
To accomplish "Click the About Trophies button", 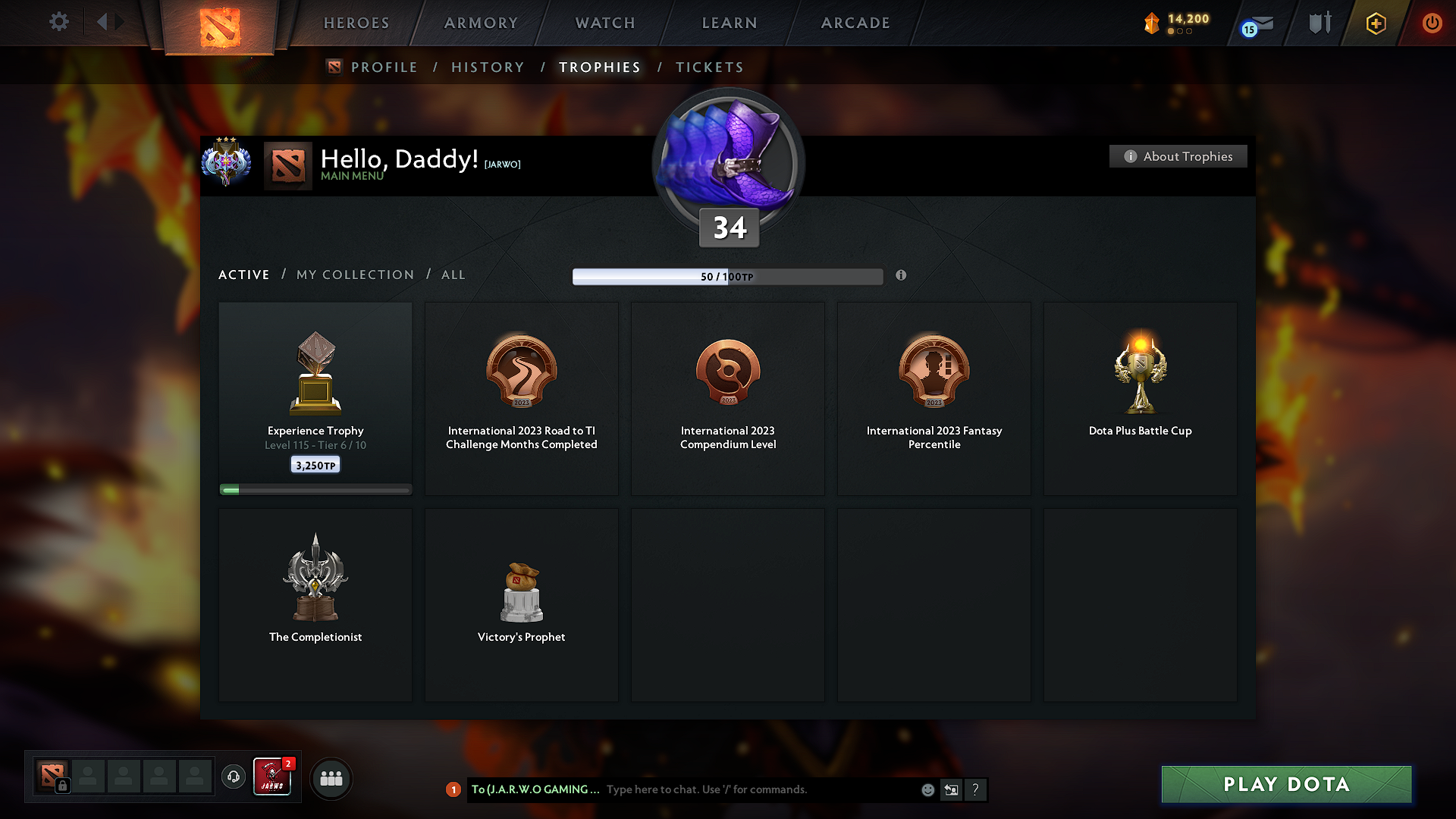I will click(1178, 156).
